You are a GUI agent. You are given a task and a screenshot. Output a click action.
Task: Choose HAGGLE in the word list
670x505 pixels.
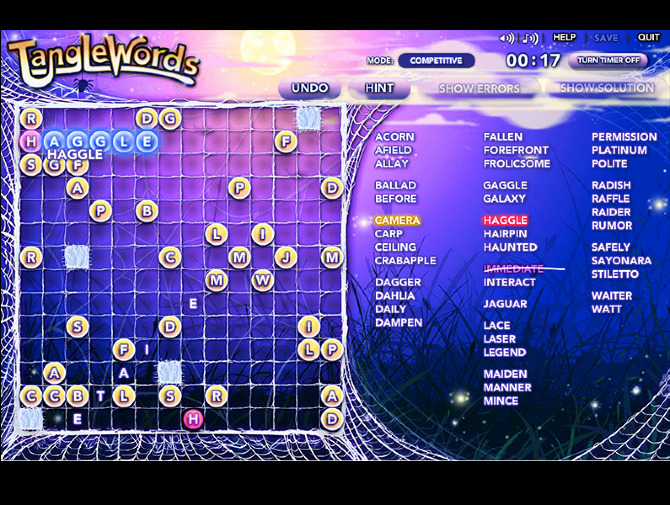[505, 220]
